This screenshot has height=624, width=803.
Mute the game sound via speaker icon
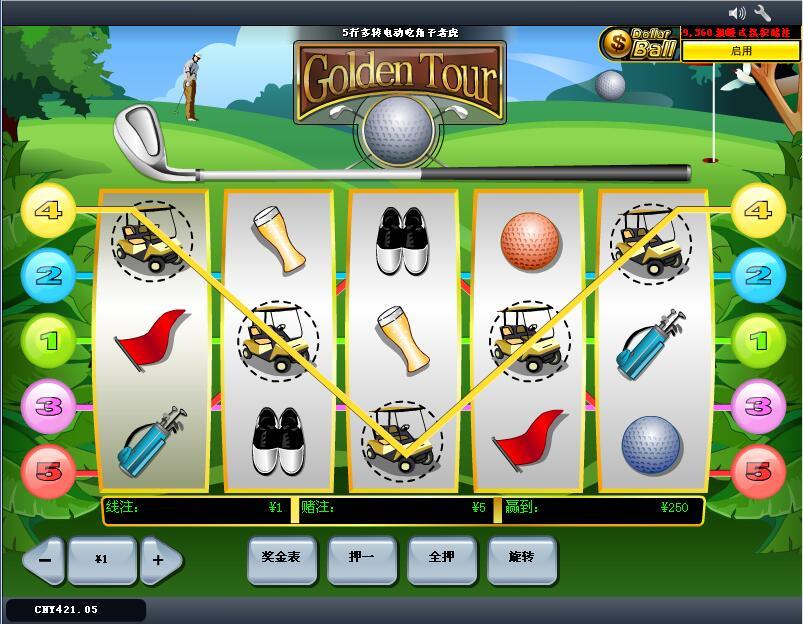click(x=737, y=13)
